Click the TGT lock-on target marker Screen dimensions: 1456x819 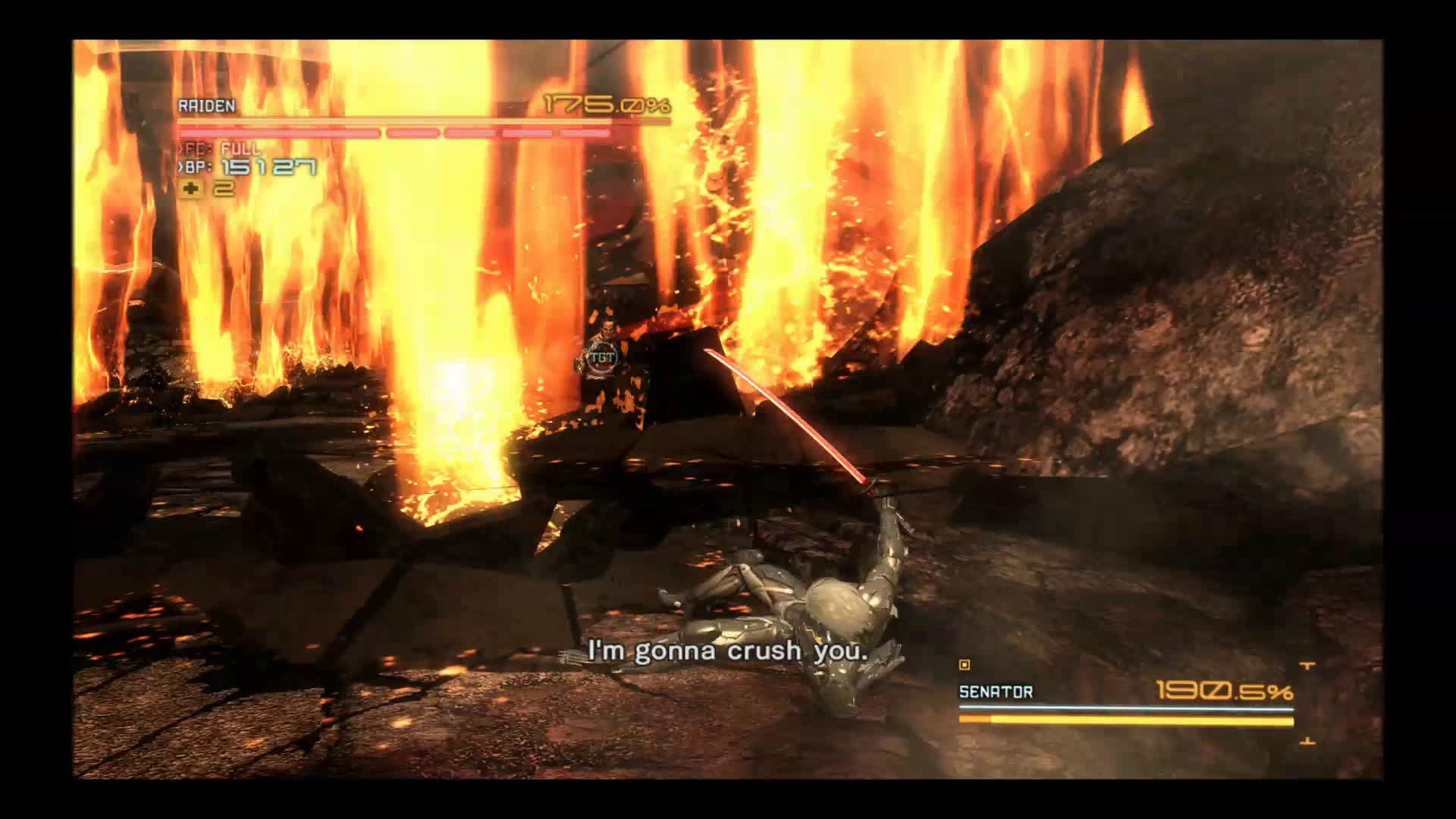coord(603,357)
